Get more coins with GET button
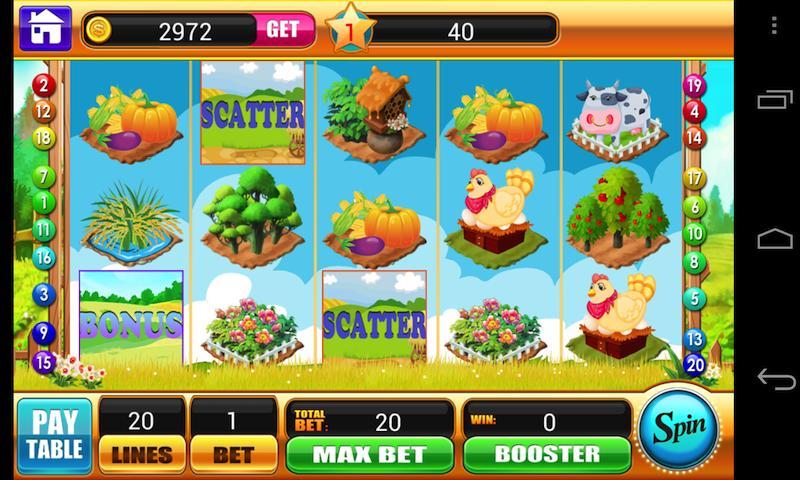Image resolution: width=800 pixels, height=480 pixels. pos(282,30)
